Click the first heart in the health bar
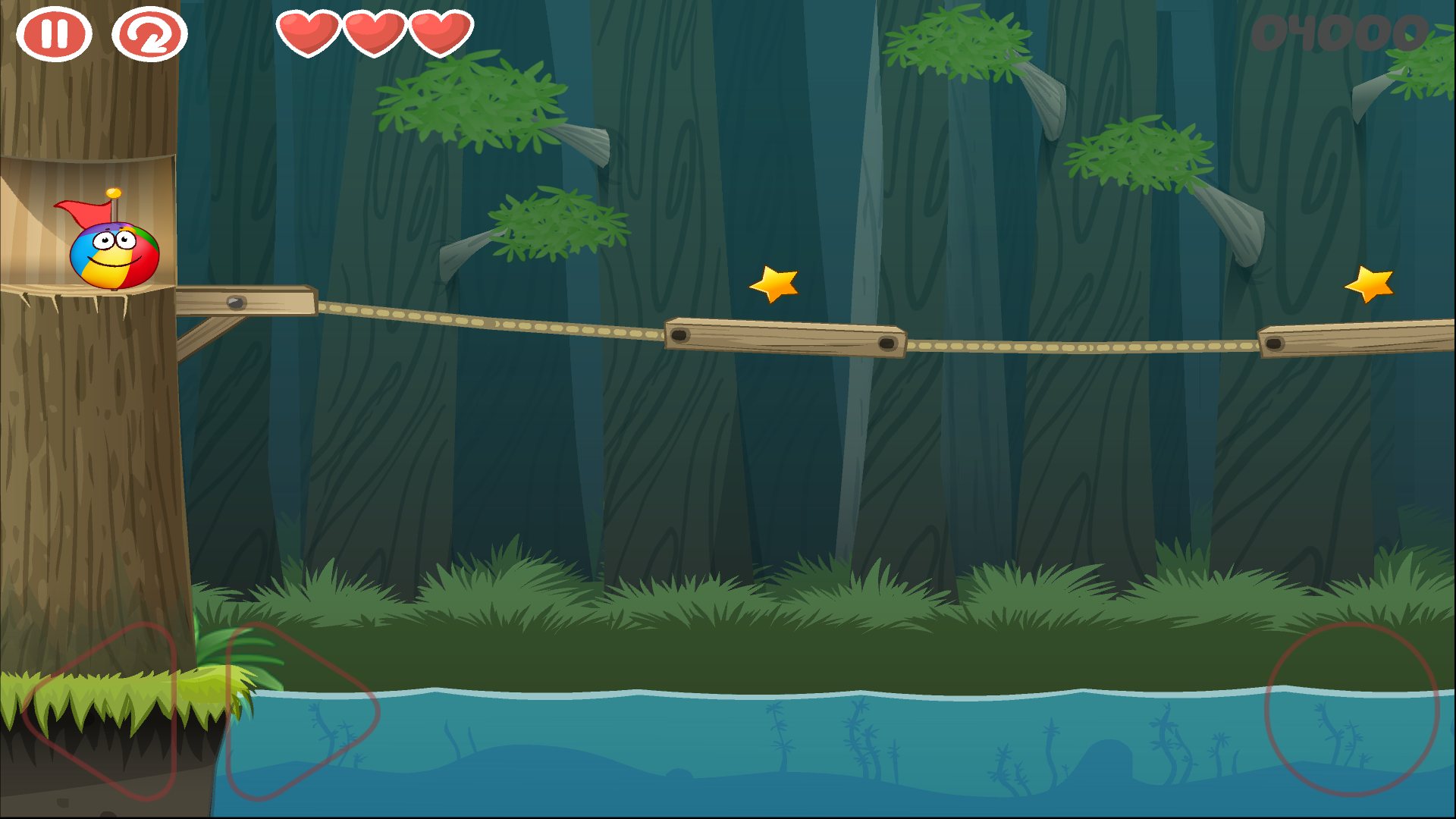 coord(311,33)
